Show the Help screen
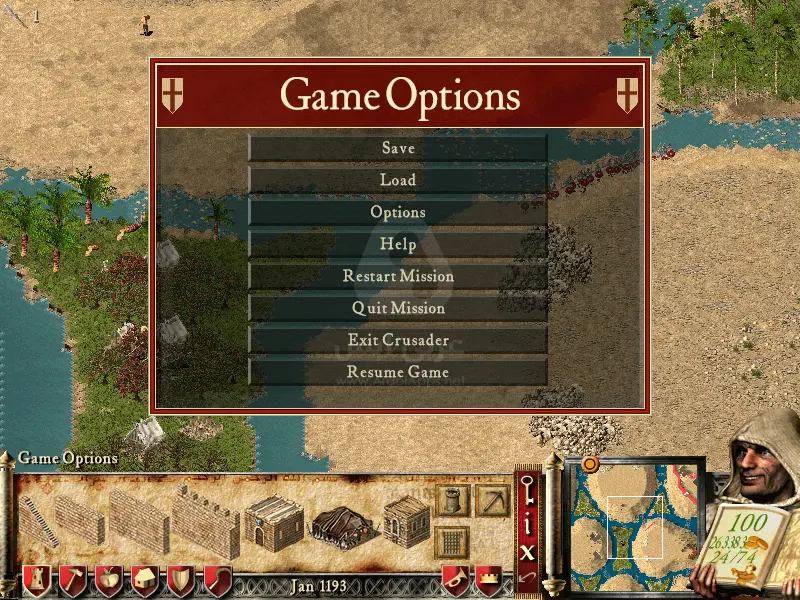800x600 pixels. point(398,244)
